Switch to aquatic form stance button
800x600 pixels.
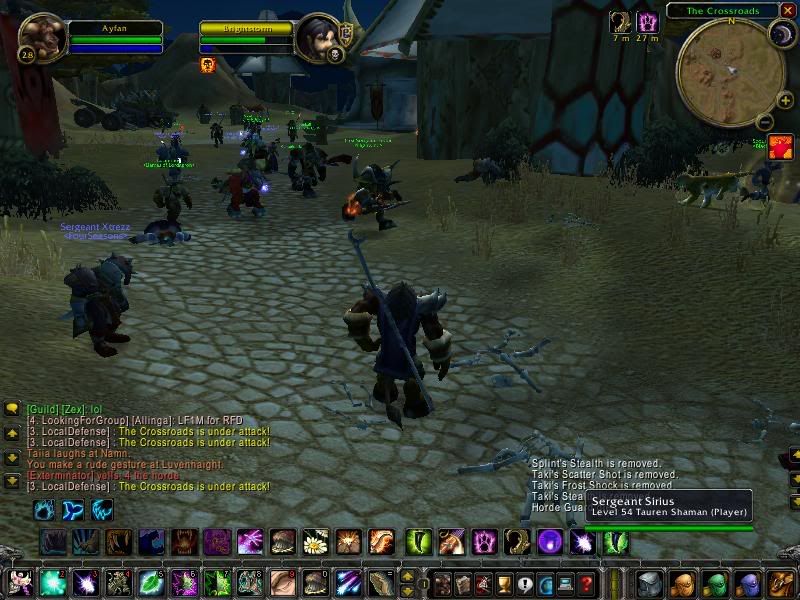[x=74, y=510]
